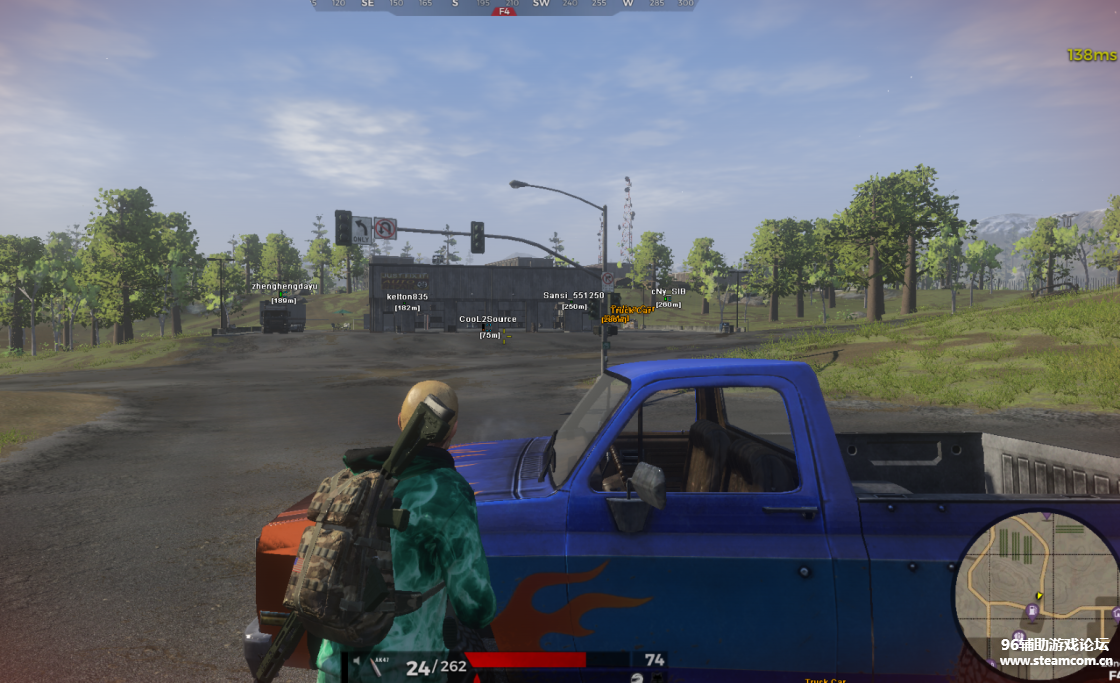Viewport: 1120px width, 683px height.
Task: Toggle the speaker sound icon
Action: coord(357,661)
